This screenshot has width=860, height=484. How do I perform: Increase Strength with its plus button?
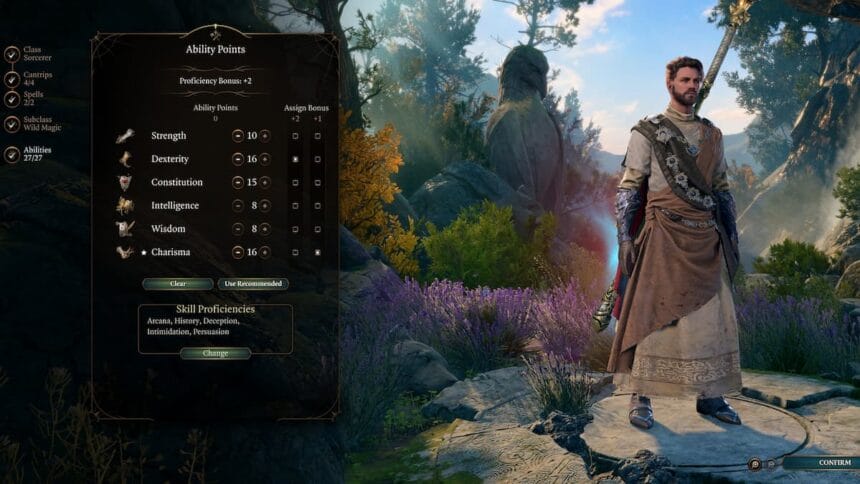266,135
